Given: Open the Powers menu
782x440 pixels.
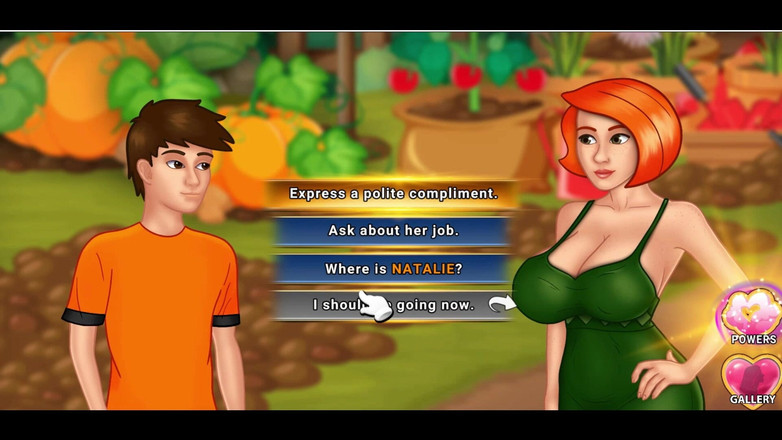Looking at the screenshot, I should (x=752, y=313).
